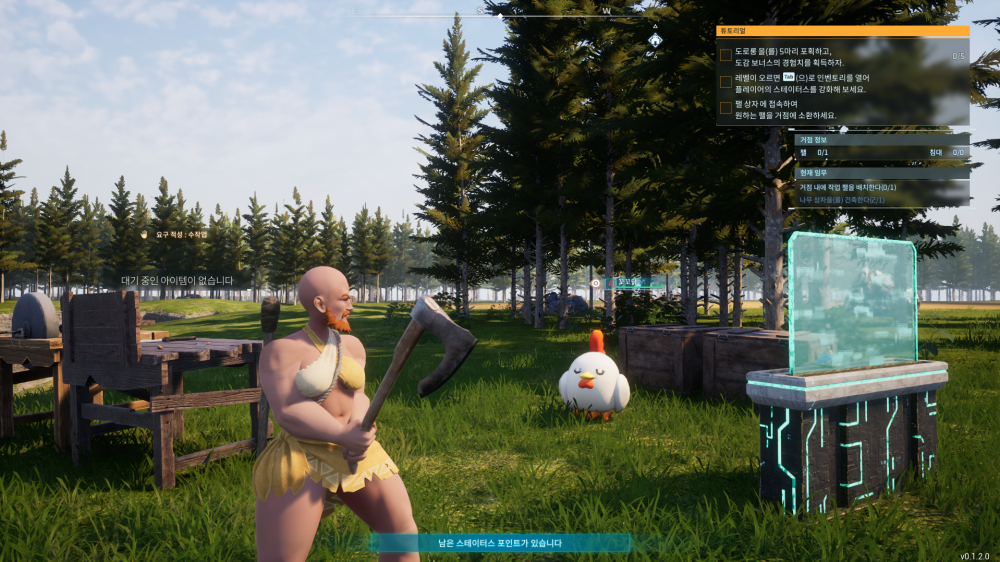Tick the checkbox for the inventory status tutorial

[x=726, y=82]
